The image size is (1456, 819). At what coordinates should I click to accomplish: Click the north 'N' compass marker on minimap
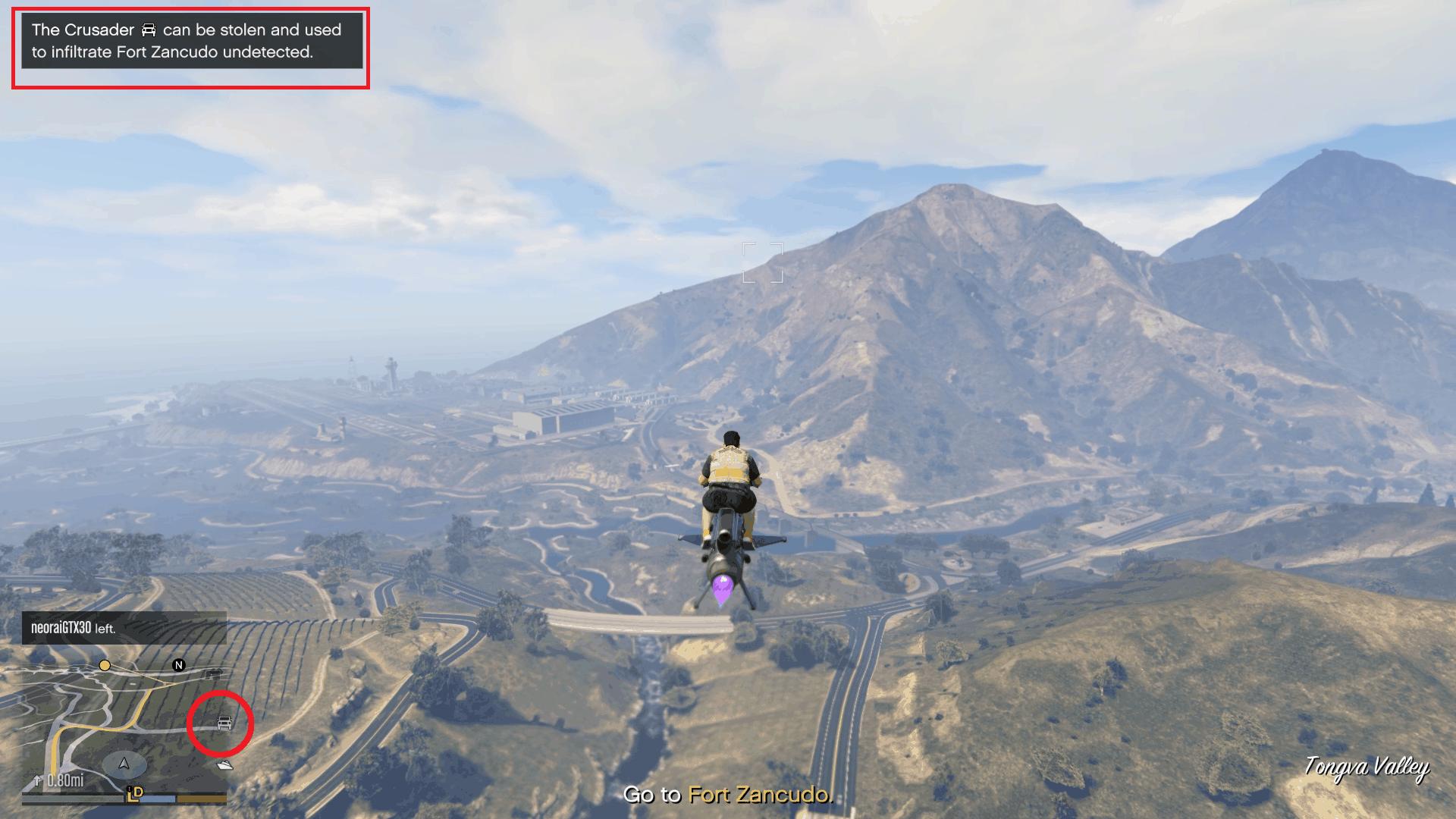[178, 665]
